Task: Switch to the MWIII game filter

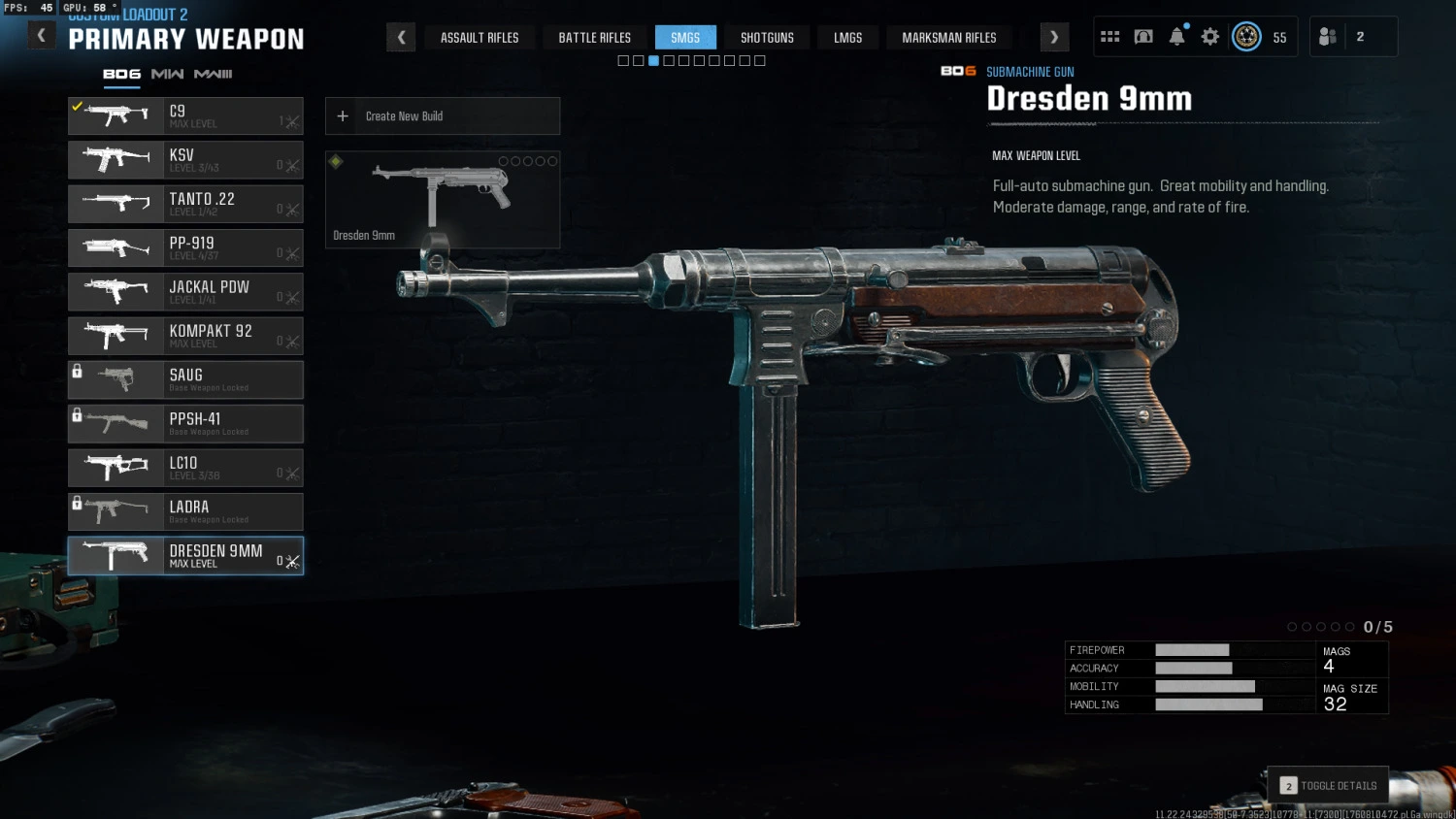Action: 213,74
